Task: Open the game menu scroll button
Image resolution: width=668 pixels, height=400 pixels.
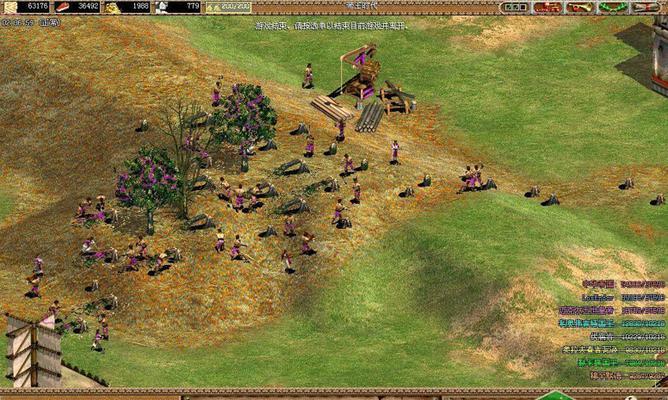Action: pos(646,7)
